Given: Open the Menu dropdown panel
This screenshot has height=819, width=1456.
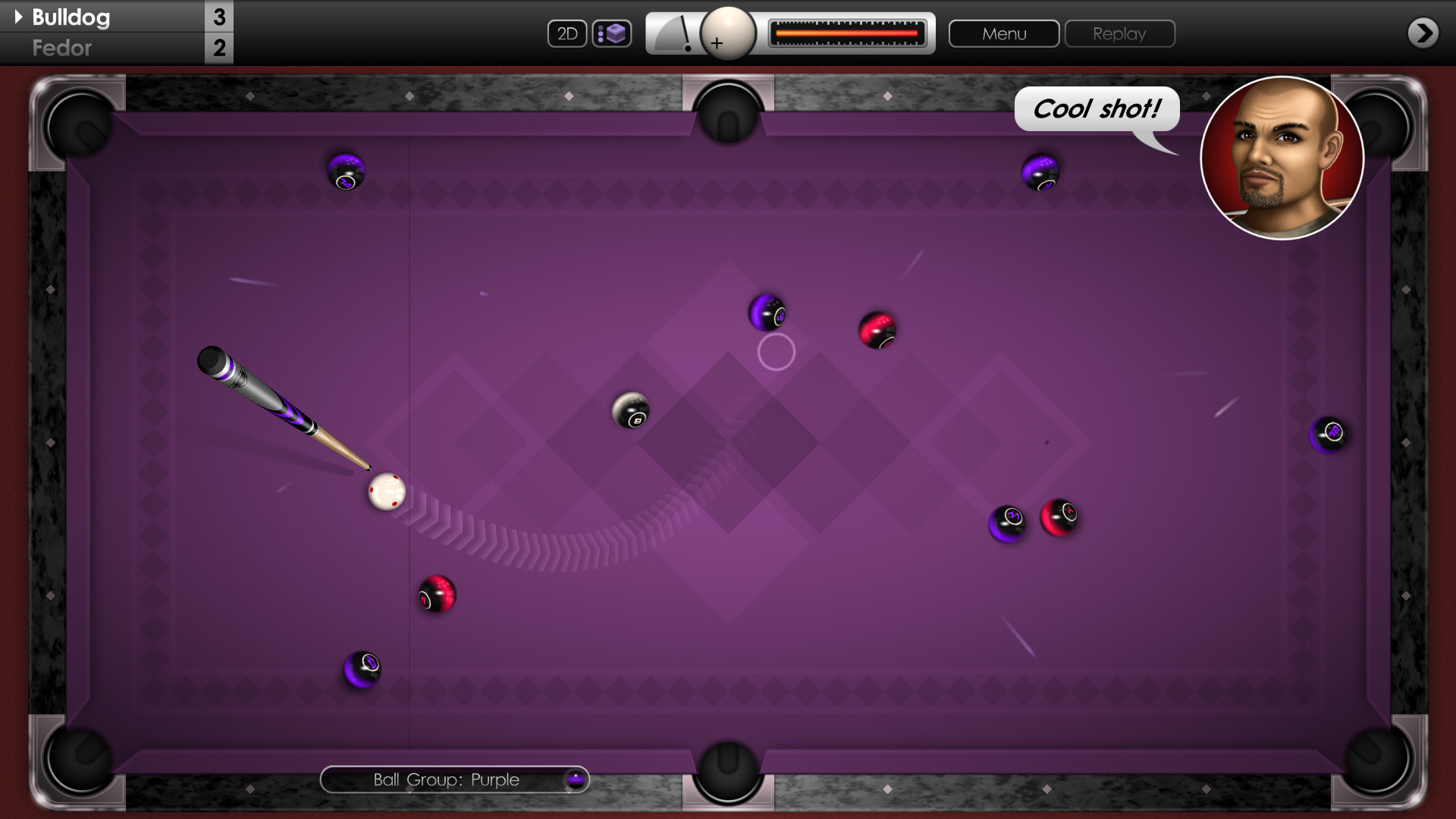Looking at the screenshot, I should pos(1003,33).
